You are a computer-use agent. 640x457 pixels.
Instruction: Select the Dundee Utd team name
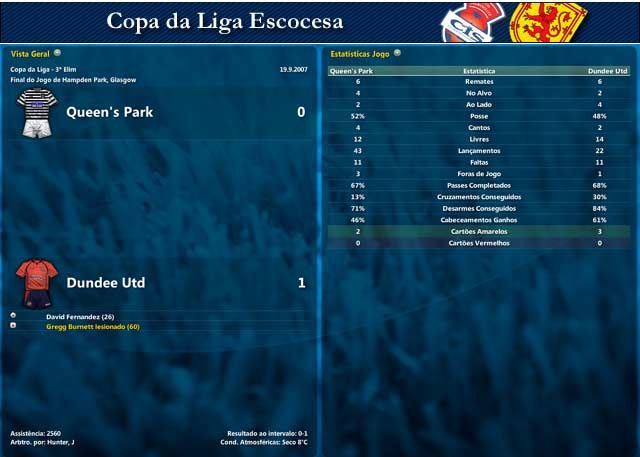[106, 283]
